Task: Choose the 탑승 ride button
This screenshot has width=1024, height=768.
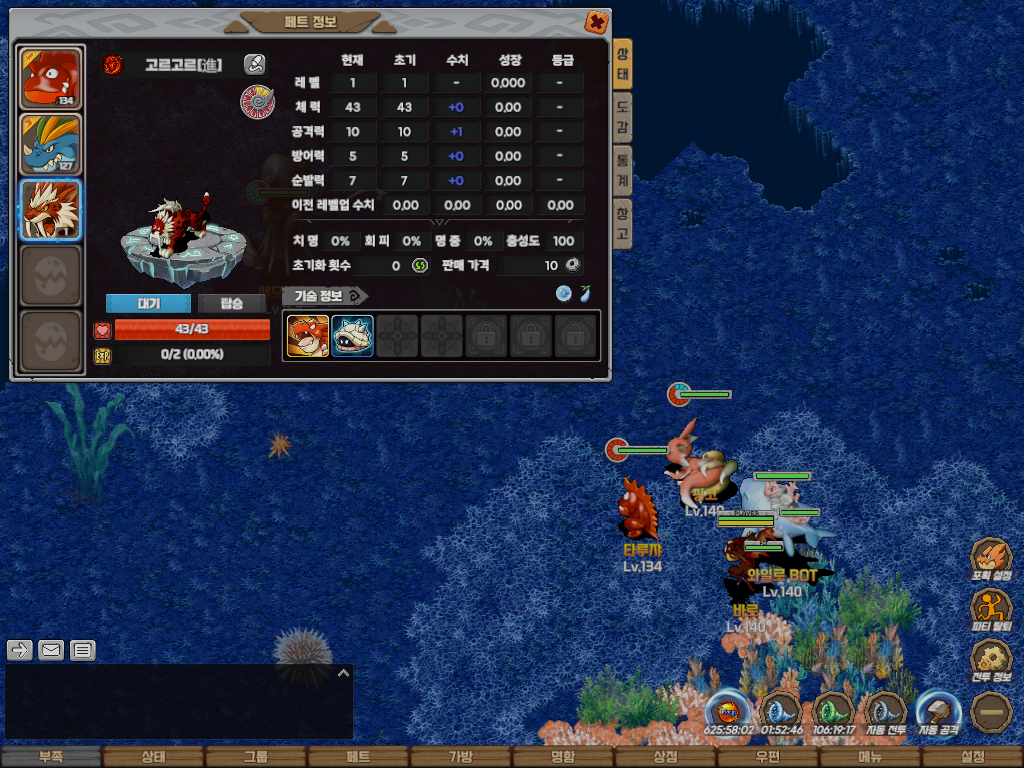Action: (x=231, y=303)
